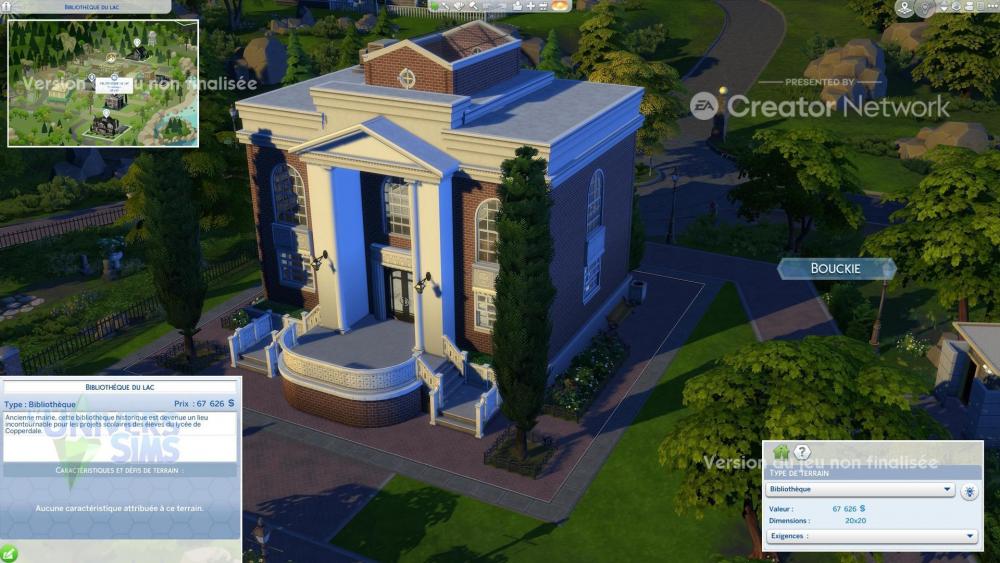1000x563 pixels.
Task: Click the round button beside the lot type dropdown
Action: 970,491
